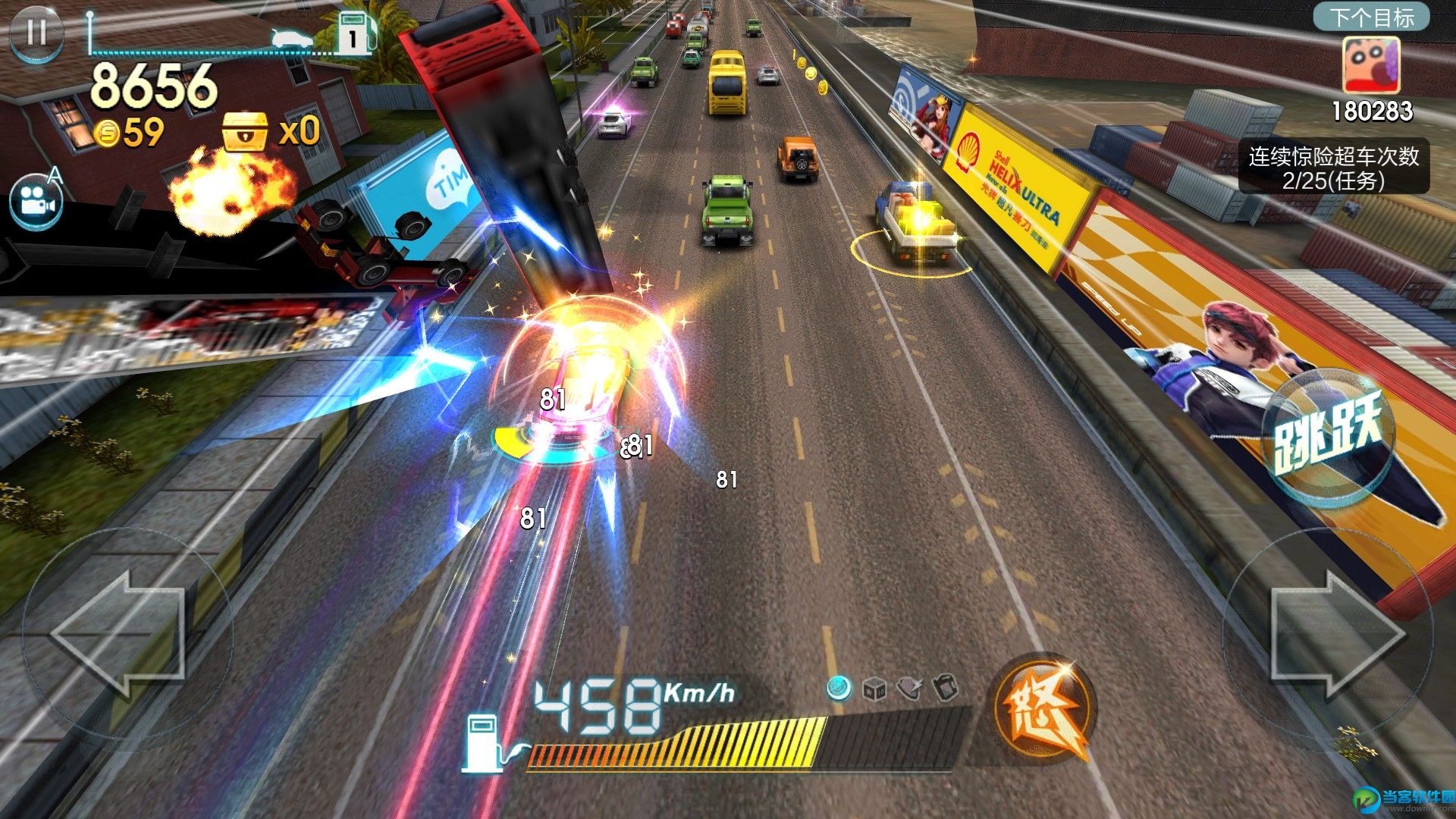
Task: Click the near-miss overtake mission tracker
Action: click(1333, 168)
